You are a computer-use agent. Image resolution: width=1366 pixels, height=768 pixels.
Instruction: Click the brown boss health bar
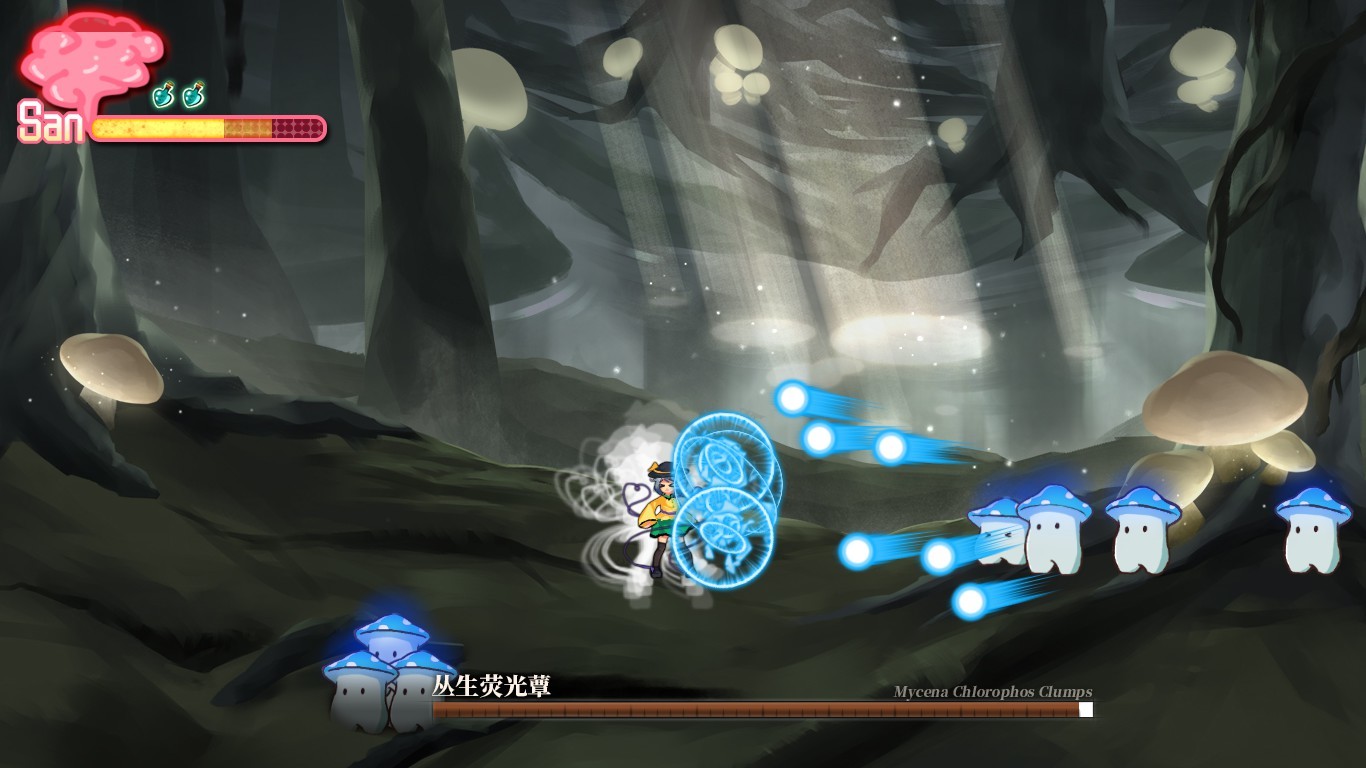750,710
